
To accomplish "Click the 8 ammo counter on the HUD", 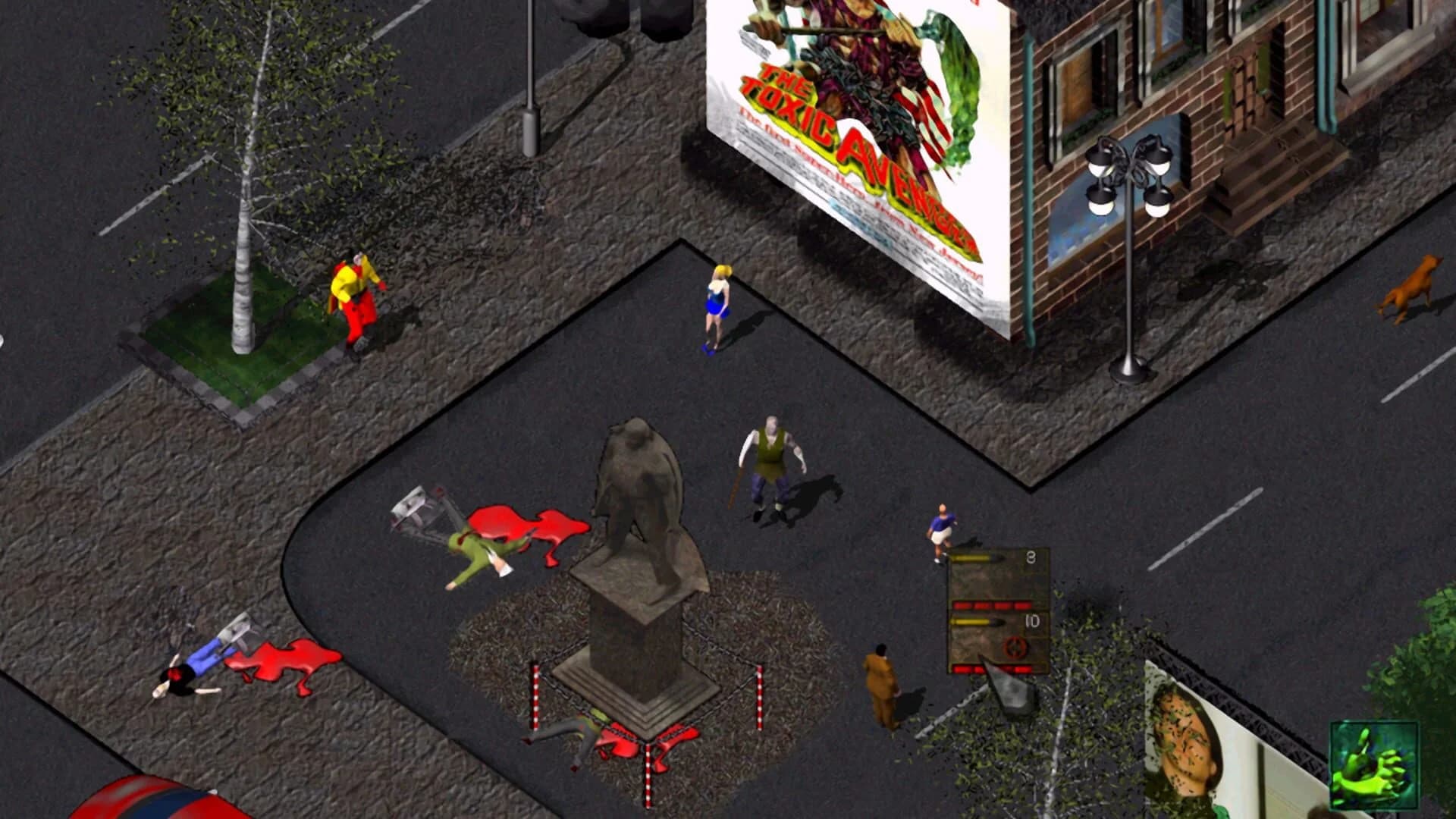I will tap(1031, 557).
